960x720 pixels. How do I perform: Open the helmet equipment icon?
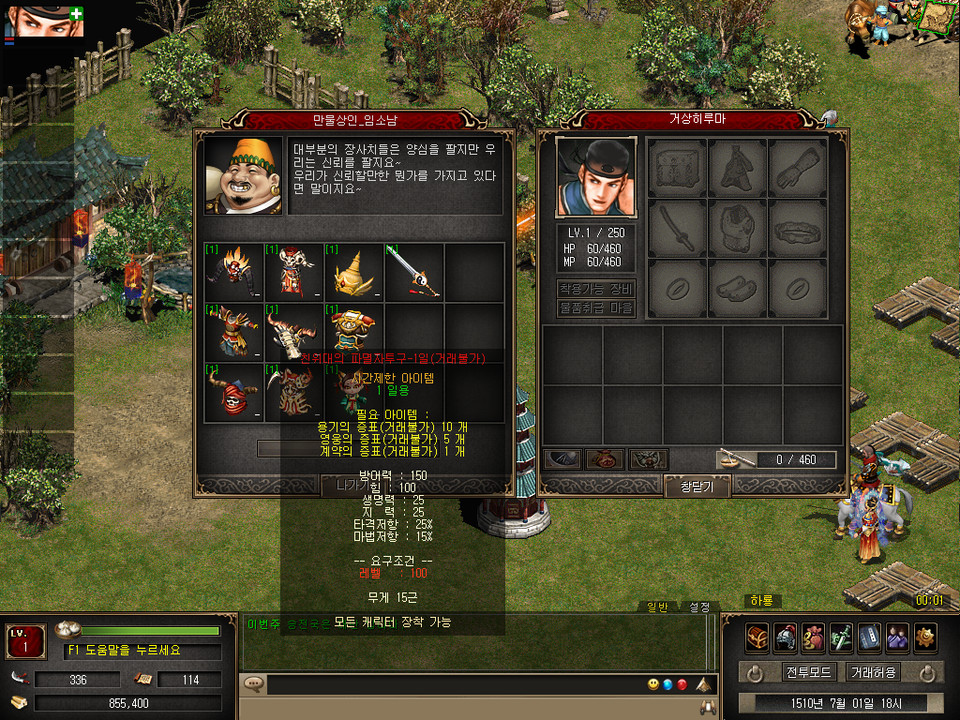(x=785, y=637)
